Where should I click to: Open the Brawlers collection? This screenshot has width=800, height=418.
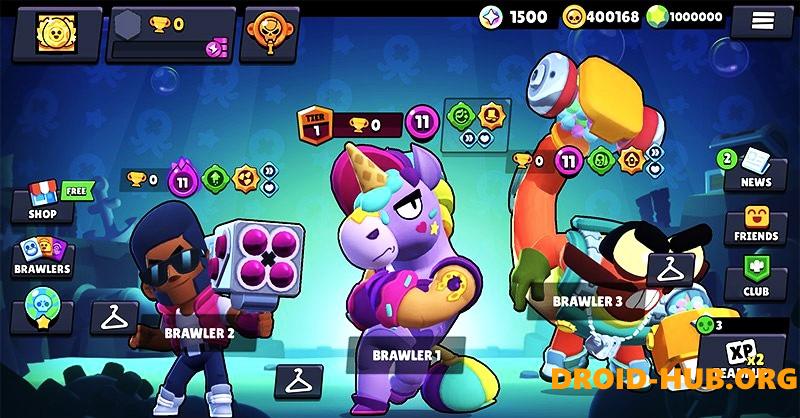(43, 256)
